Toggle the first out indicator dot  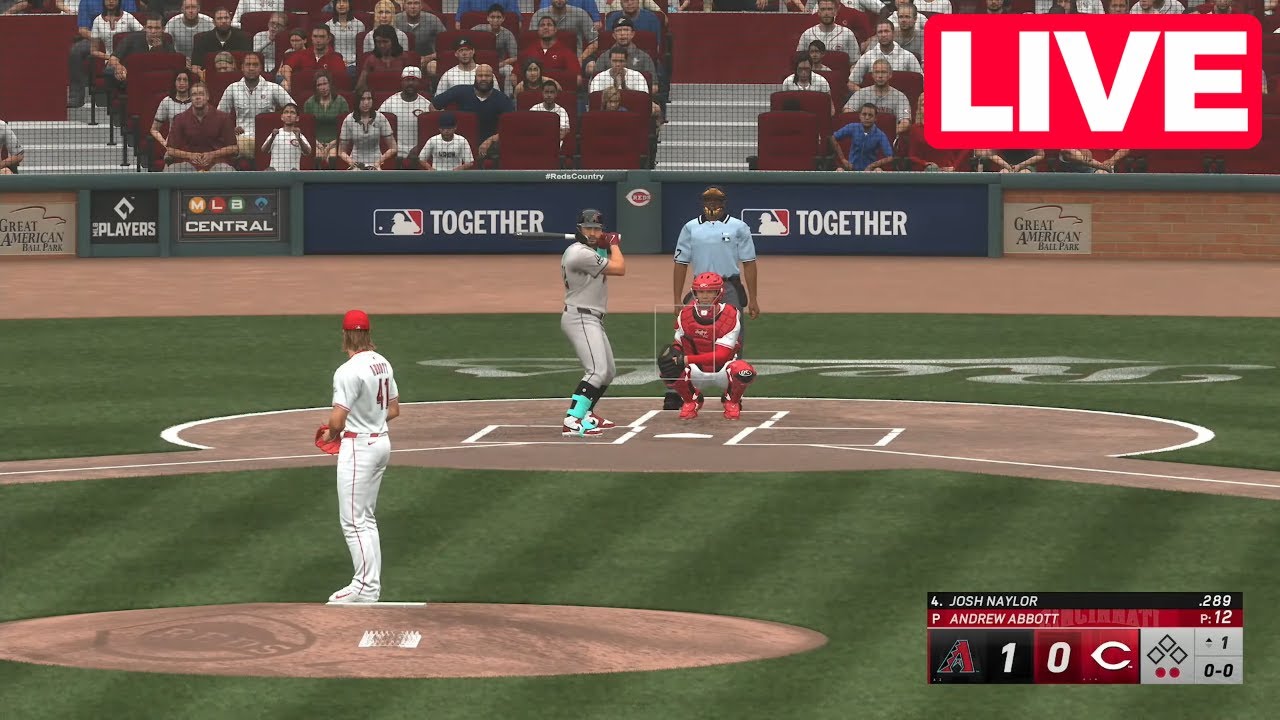click(1162, 671)
